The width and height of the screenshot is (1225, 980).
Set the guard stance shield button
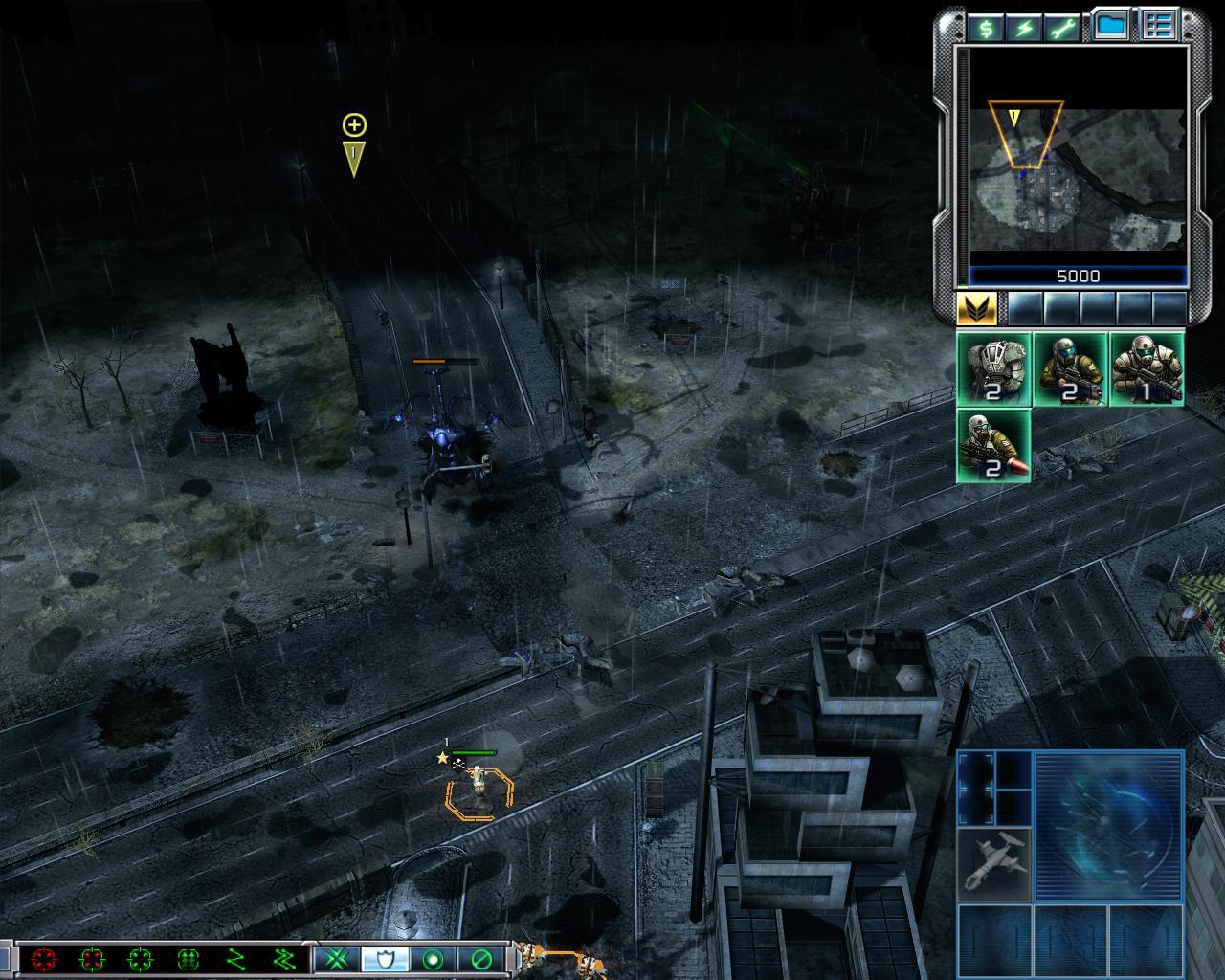tap(386, 959)
